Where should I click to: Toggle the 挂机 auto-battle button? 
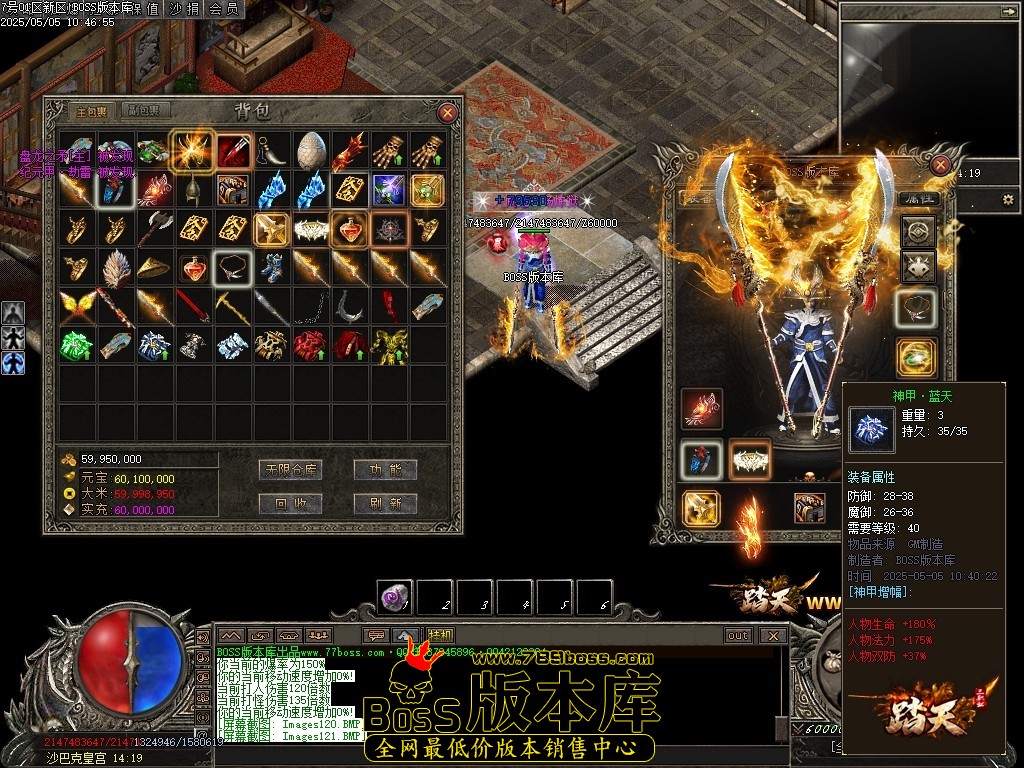click(440, 635)
